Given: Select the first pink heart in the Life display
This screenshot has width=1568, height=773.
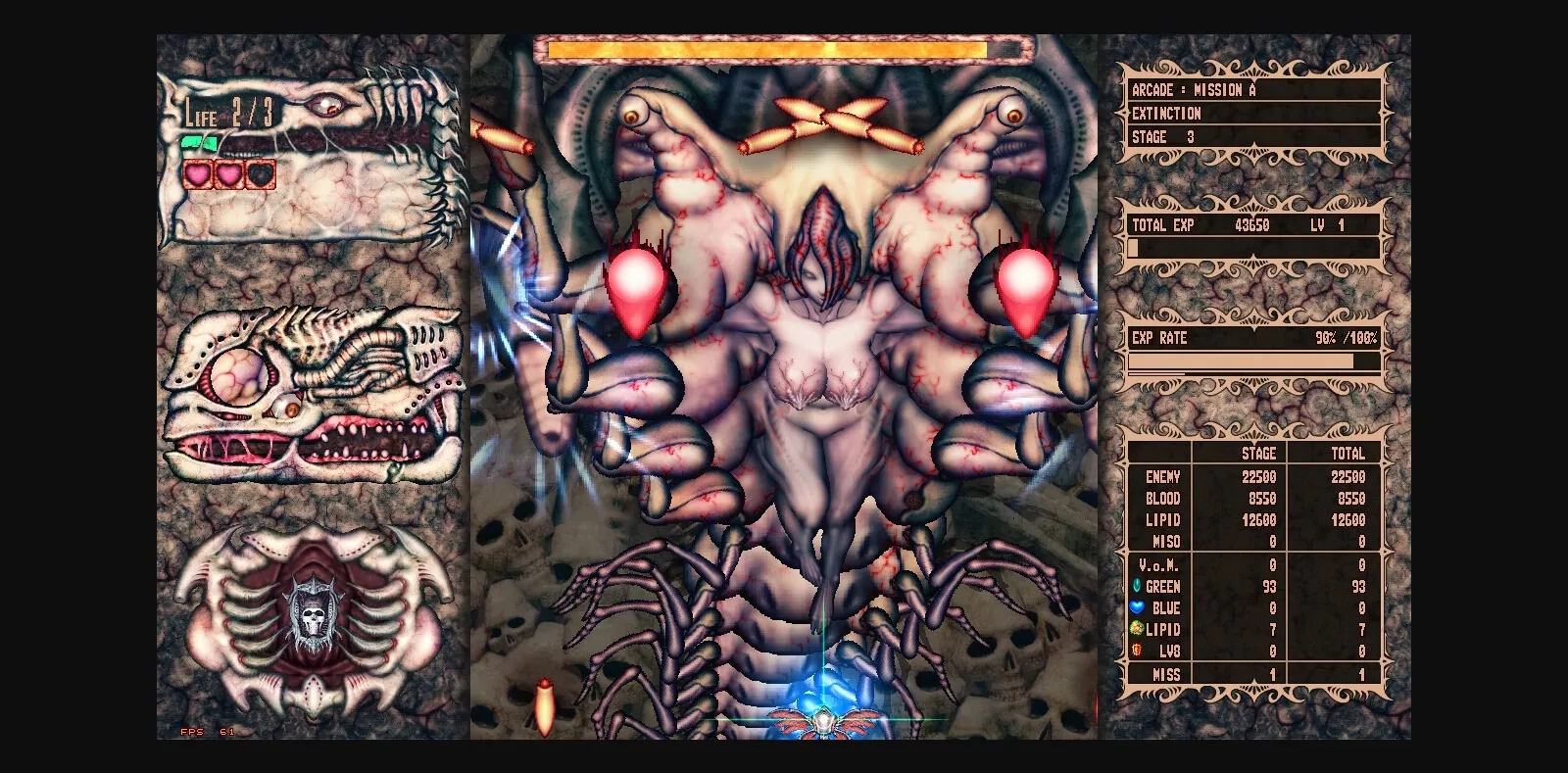Looking at the screenshot, I should click(198, 174).
